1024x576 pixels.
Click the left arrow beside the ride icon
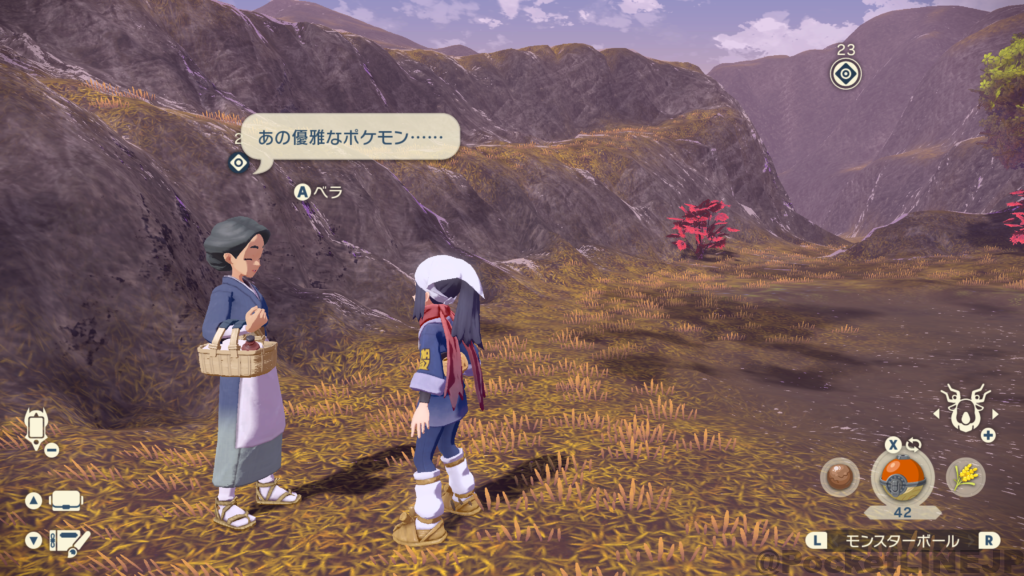pos(937,412)
